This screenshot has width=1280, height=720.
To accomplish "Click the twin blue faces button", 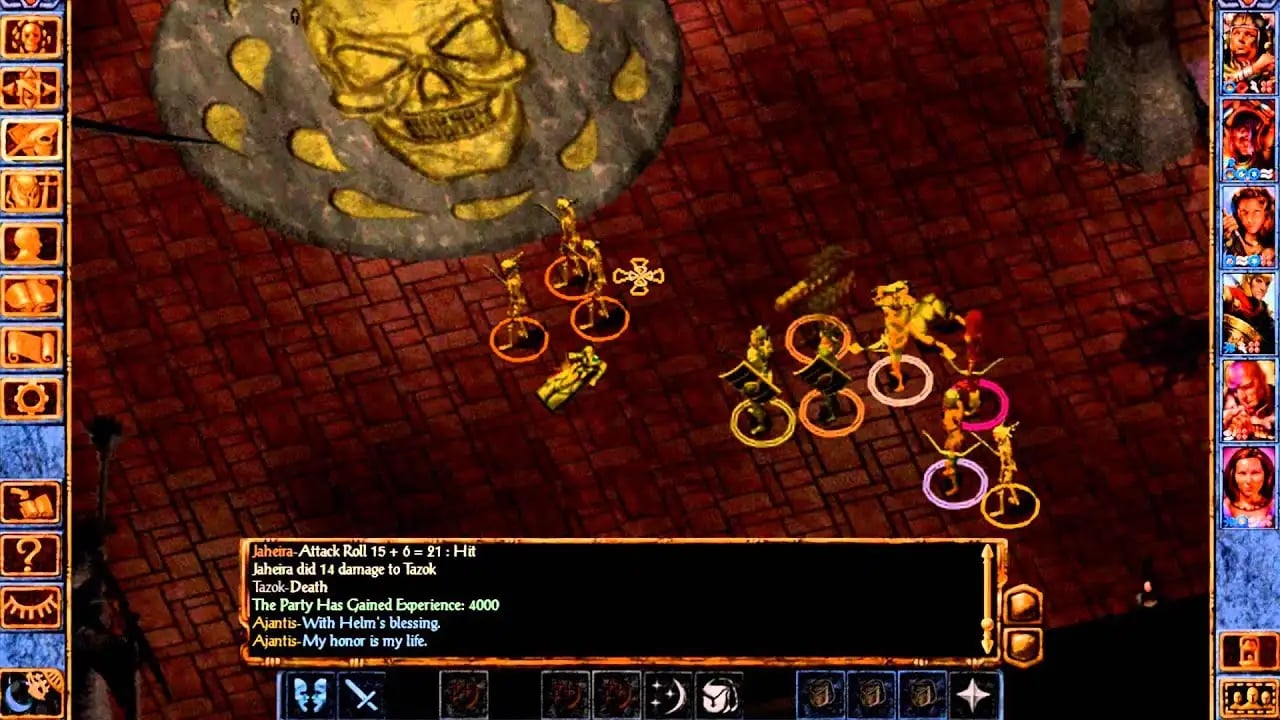I will coord(309,694).
